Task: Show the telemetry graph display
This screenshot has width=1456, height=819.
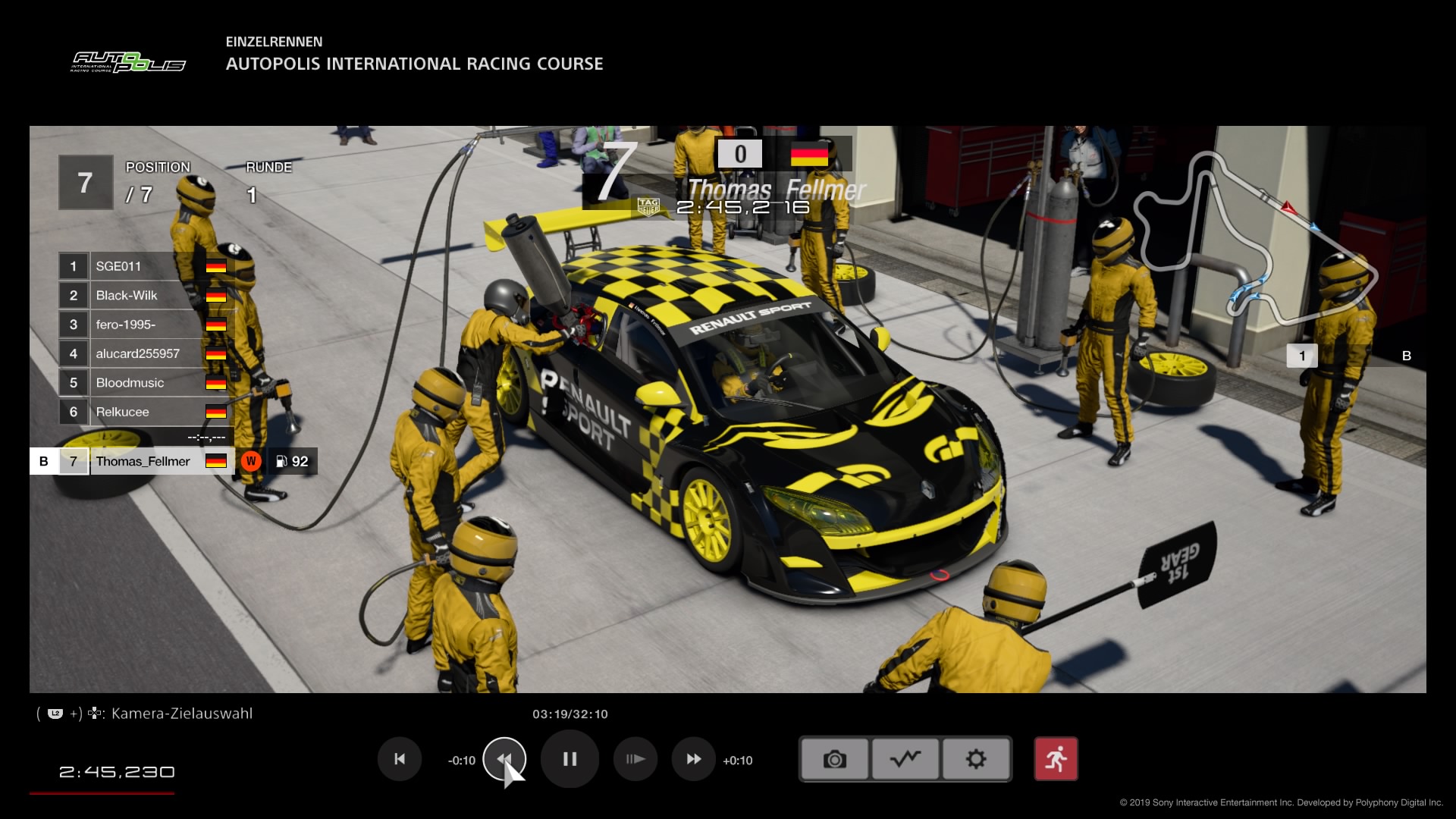Action: pos(905,759)
